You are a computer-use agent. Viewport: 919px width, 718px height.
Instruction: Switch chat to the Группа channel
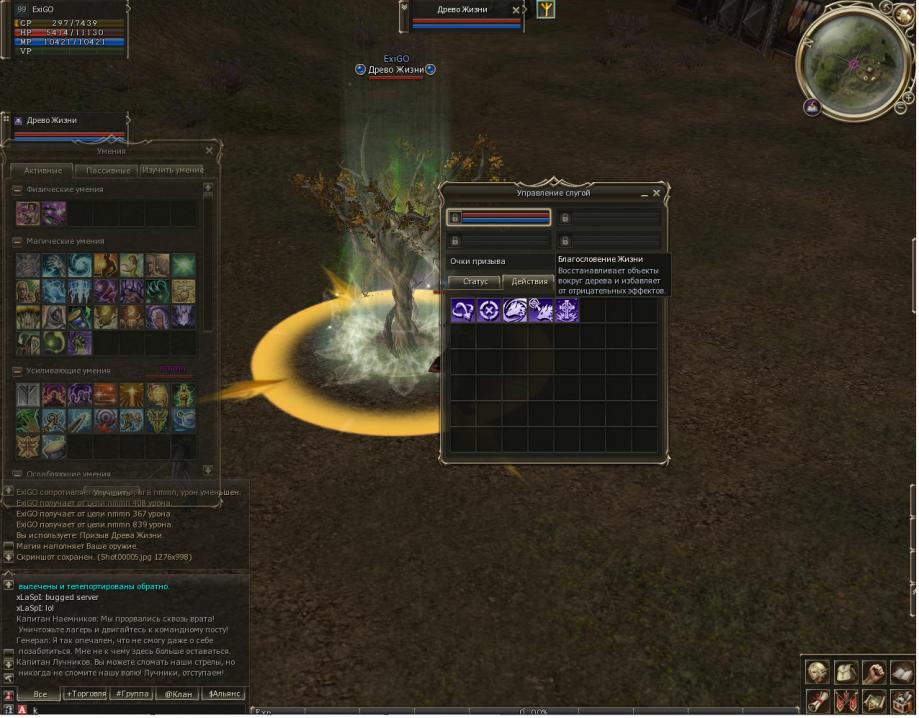click(x=132, y=694)
